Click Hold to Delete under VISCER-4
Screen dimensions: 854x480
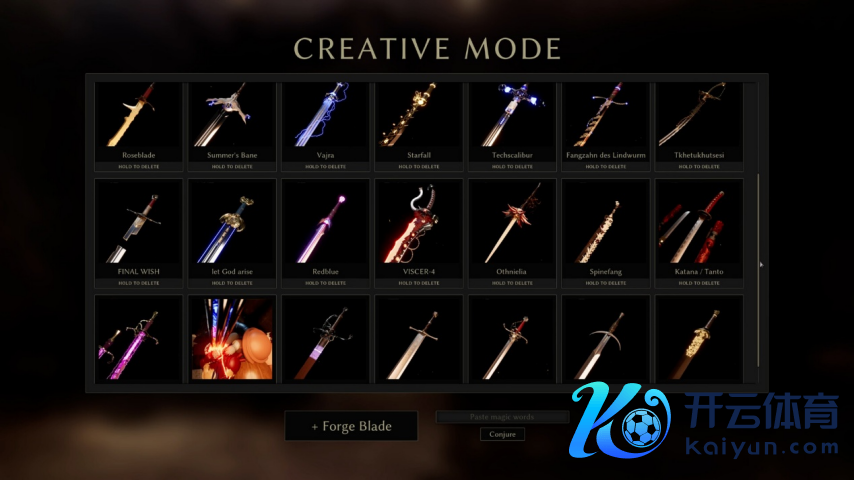[x=419, y=283]
